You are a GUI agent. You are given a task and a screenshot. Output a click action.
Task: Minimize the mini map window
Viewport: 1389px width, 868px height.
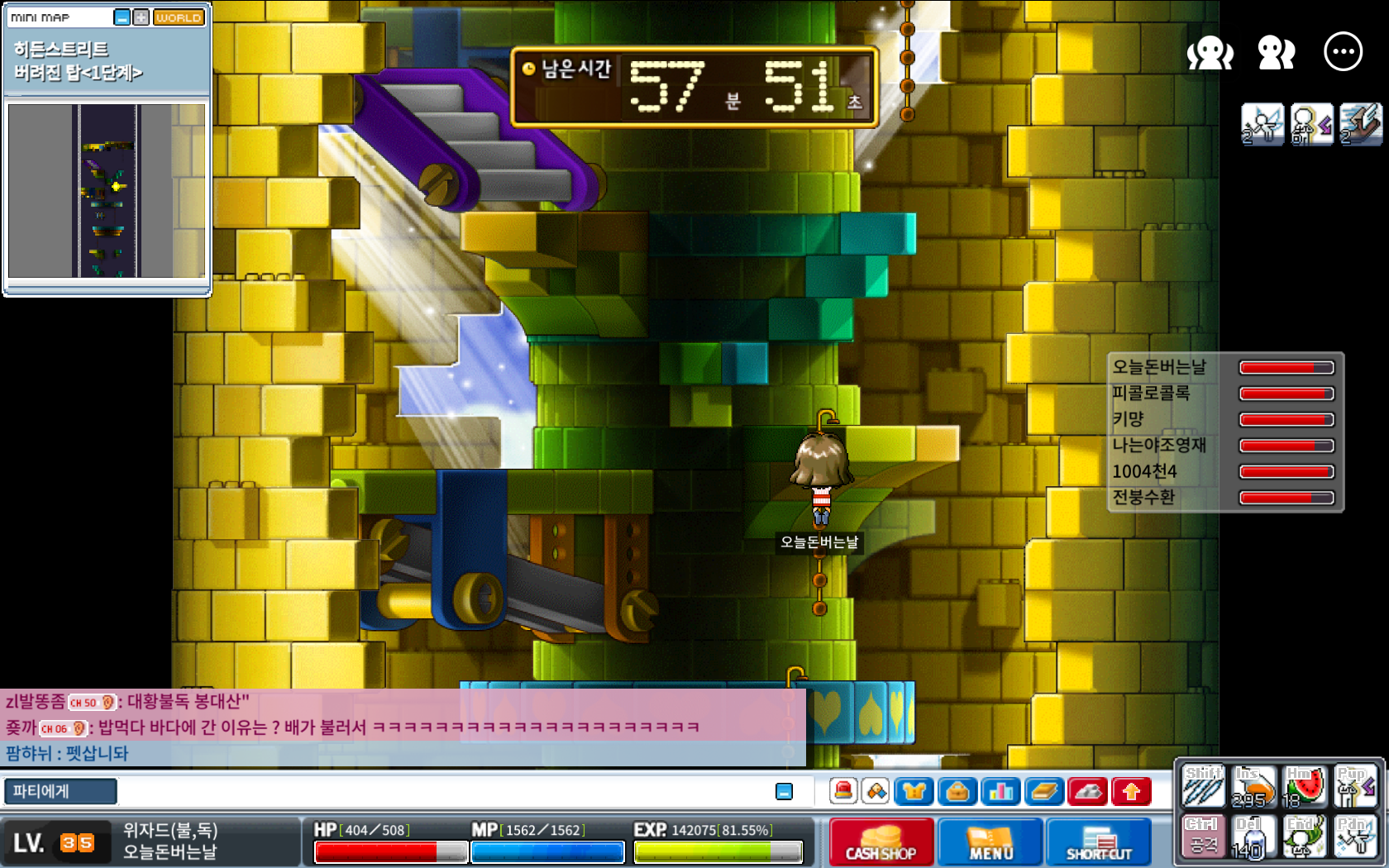pos(122,17)
